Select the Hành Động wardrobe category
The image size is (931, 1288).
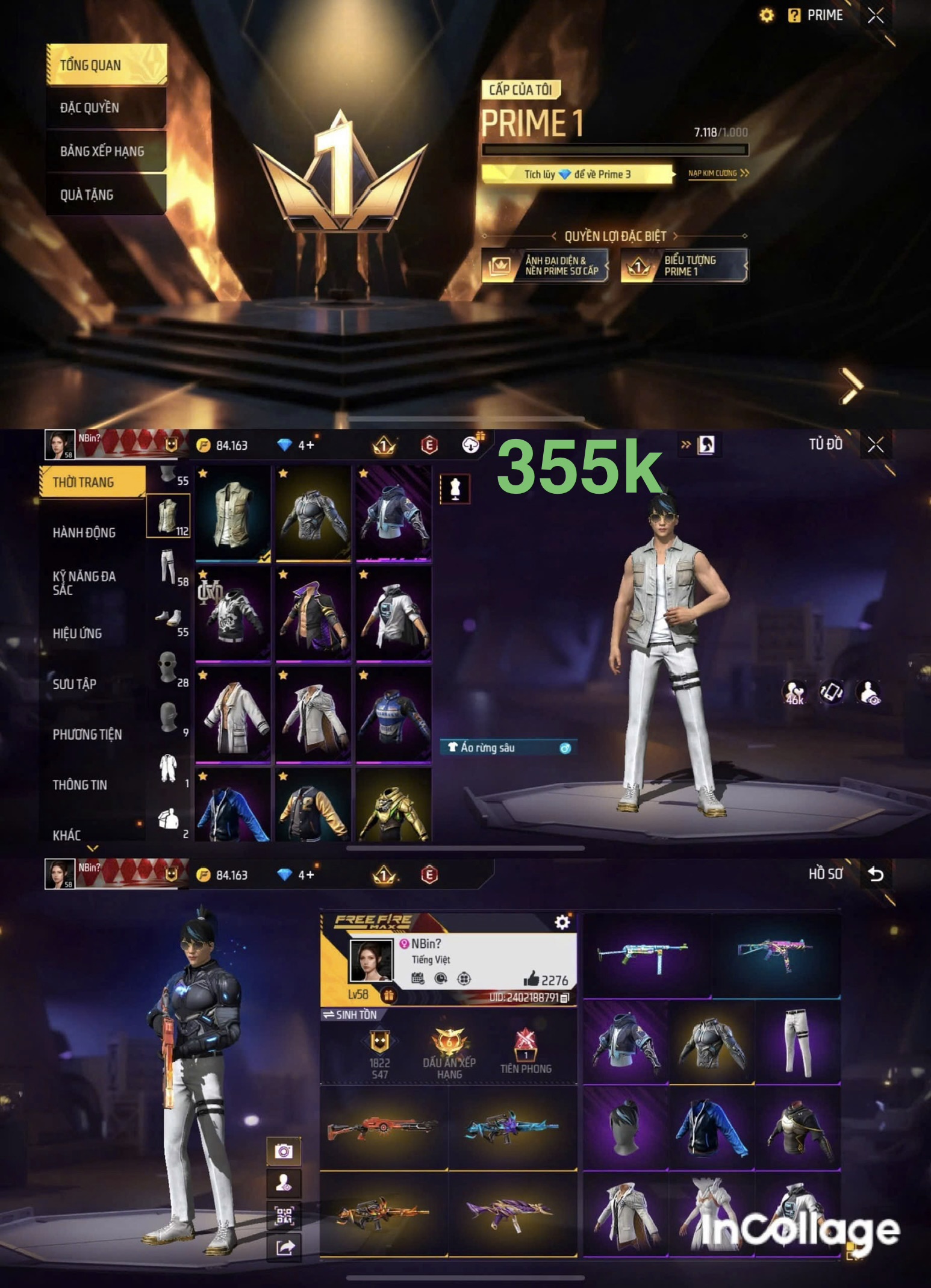(x=84, y=532)
